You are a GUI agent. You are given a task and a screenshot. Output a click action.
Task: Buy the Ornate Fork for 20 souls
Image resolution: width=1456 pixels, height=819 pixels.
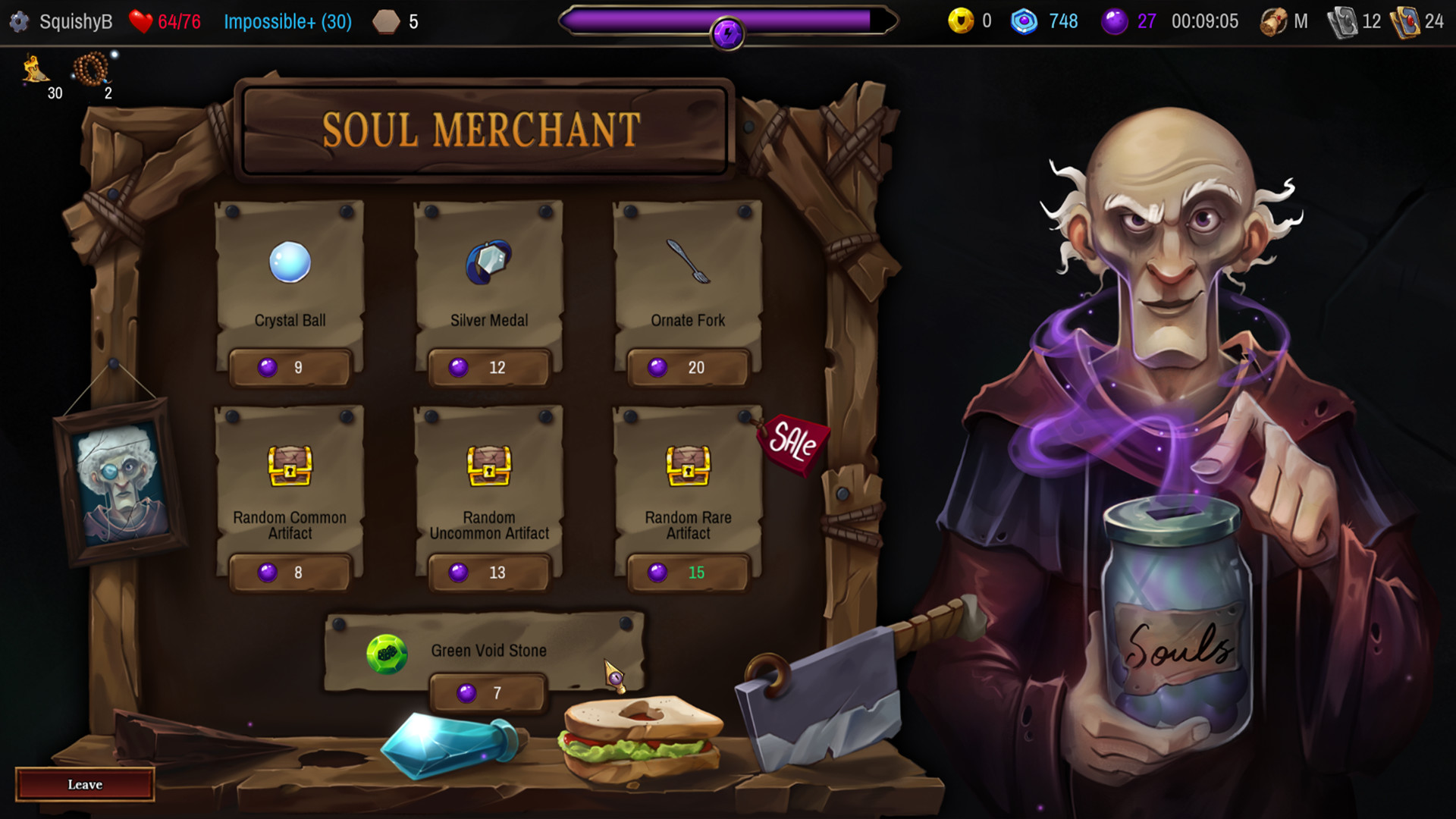coord(686,367)
